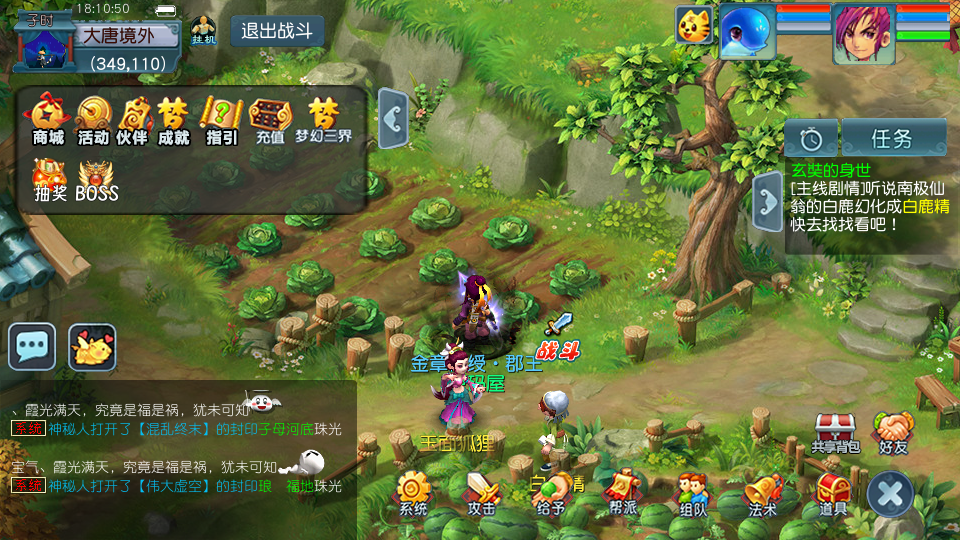Open the chat bubble button
The width and height of the screenshot is (960, 540).
click(x=32, y=347)
